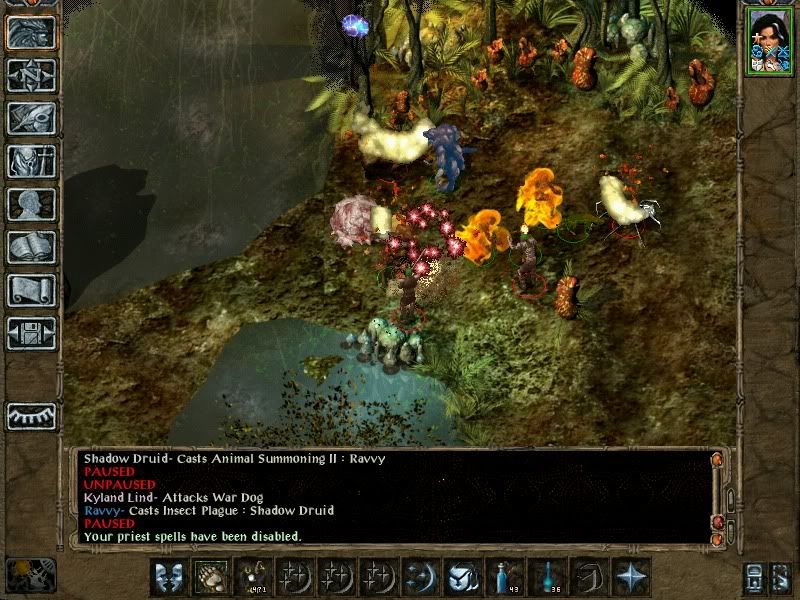Open special abilities star button
Screen dimensions: 800x600
coord(631,577)
